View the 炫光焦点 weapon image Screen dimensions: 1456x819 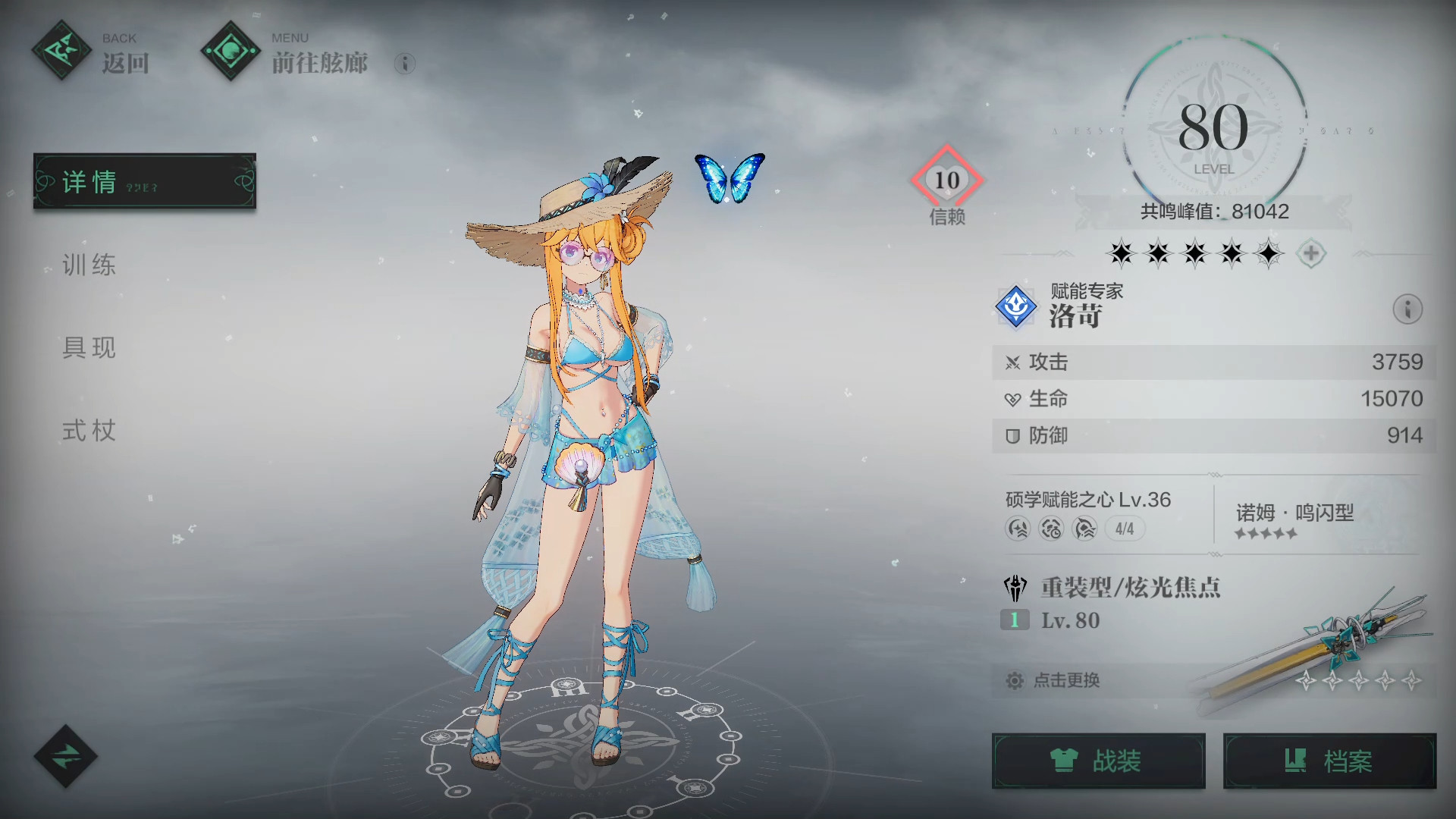(x=1319, y=648)
